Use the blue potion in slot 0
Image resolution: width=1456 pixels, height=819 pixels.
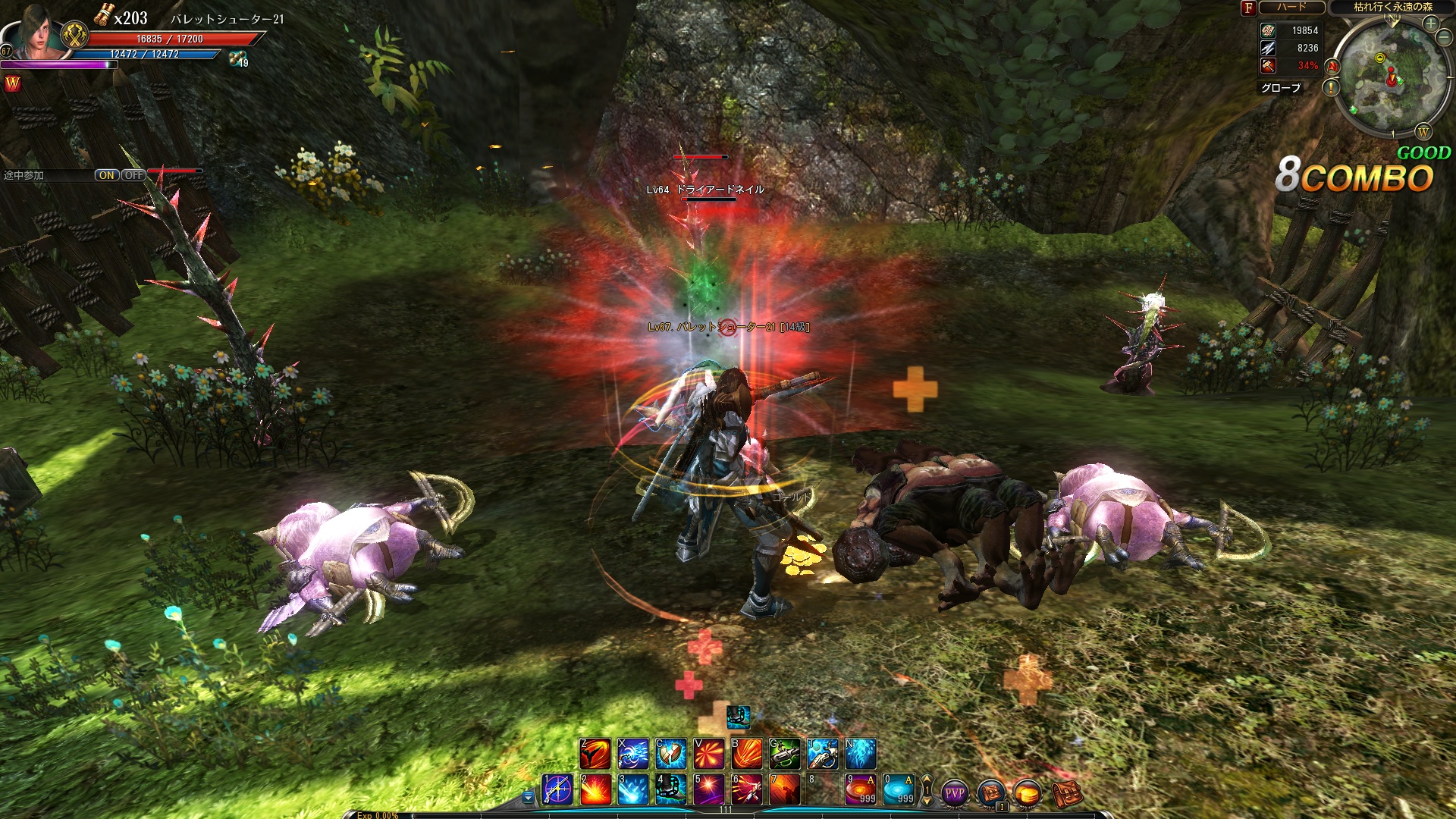[899, 789]
